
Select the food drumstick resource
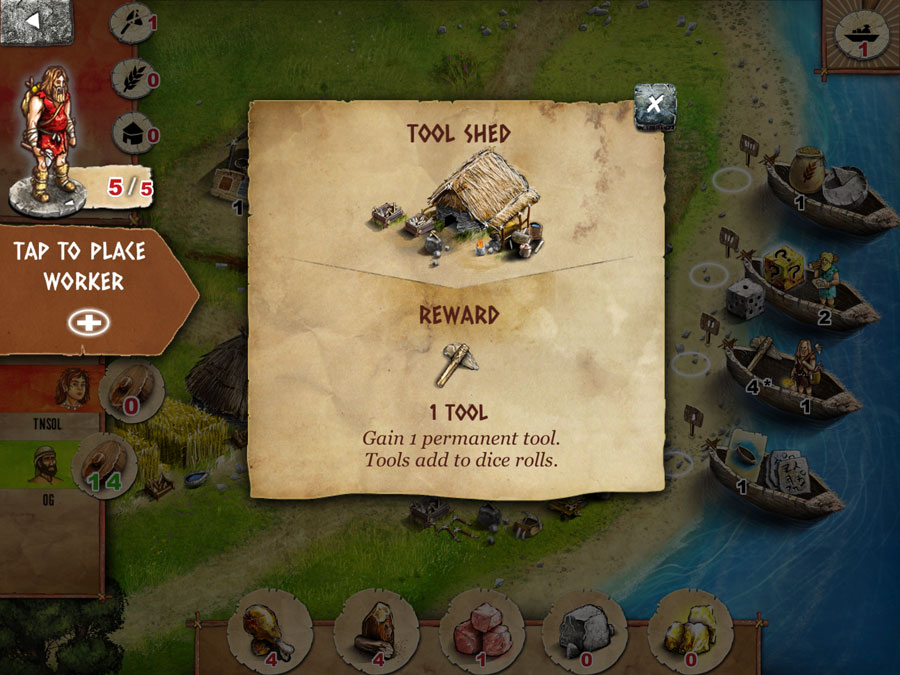[x=267, y=630]
